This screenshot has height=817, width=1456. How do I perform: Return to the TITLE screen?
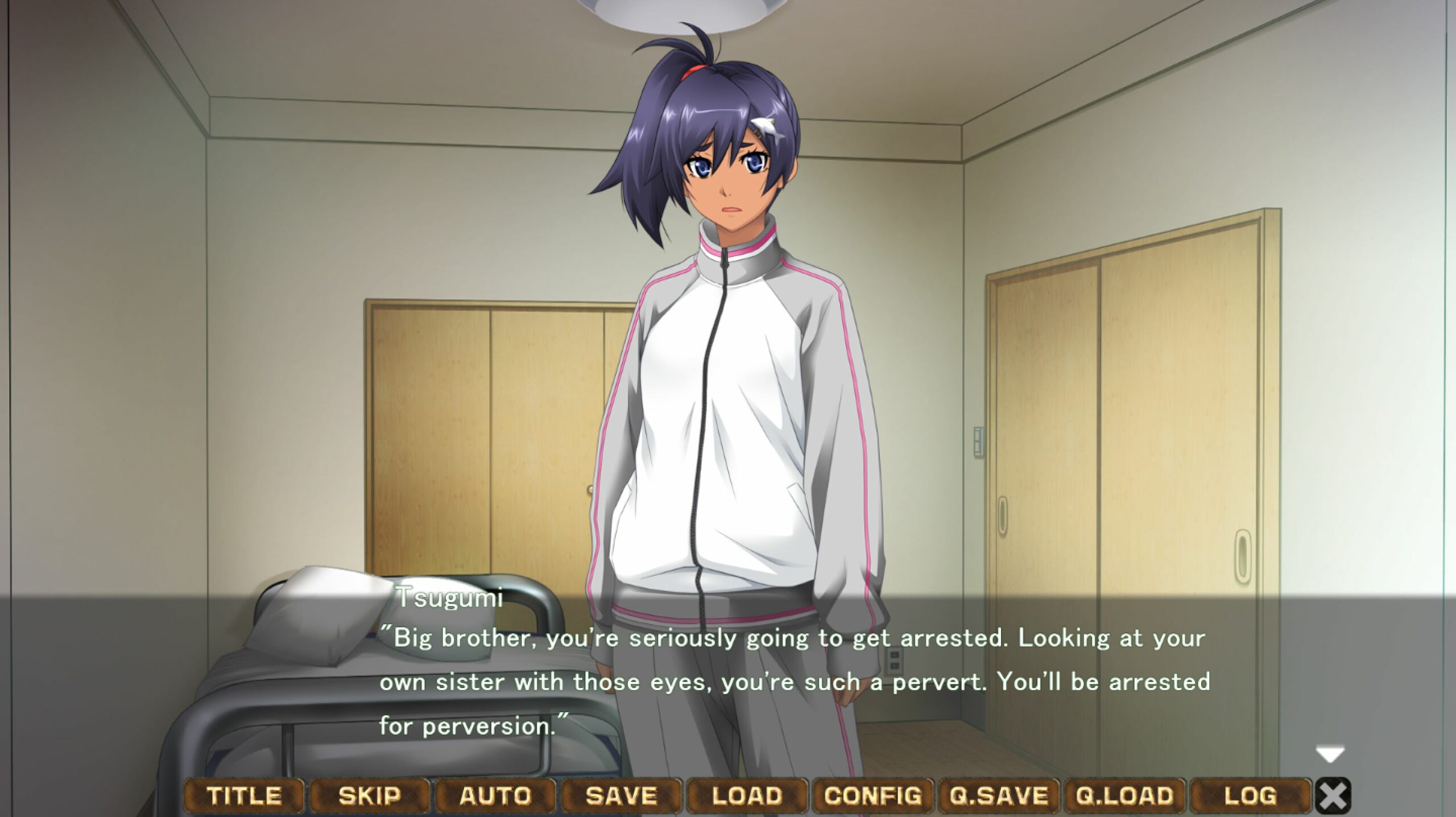pos(243,795)
